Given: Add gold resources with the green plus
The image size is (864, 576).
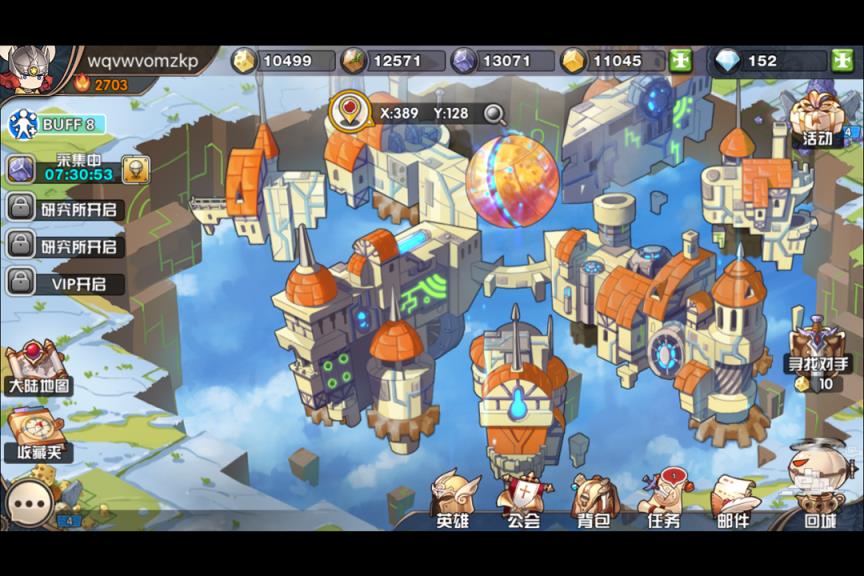Looking at the screenshot, I should pos(681,61).
